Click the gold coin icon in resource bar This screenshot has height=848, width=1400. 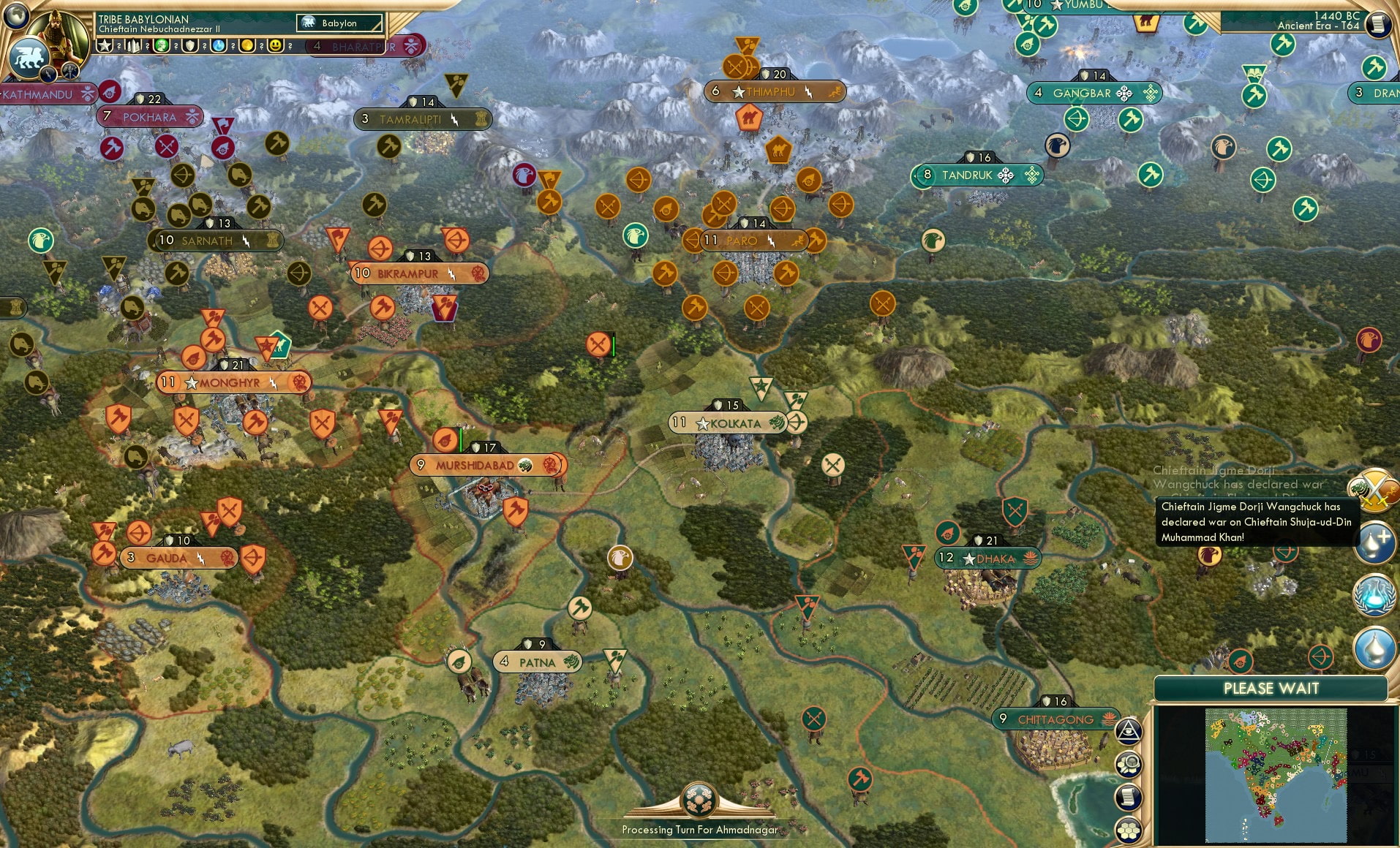point(246,45)
